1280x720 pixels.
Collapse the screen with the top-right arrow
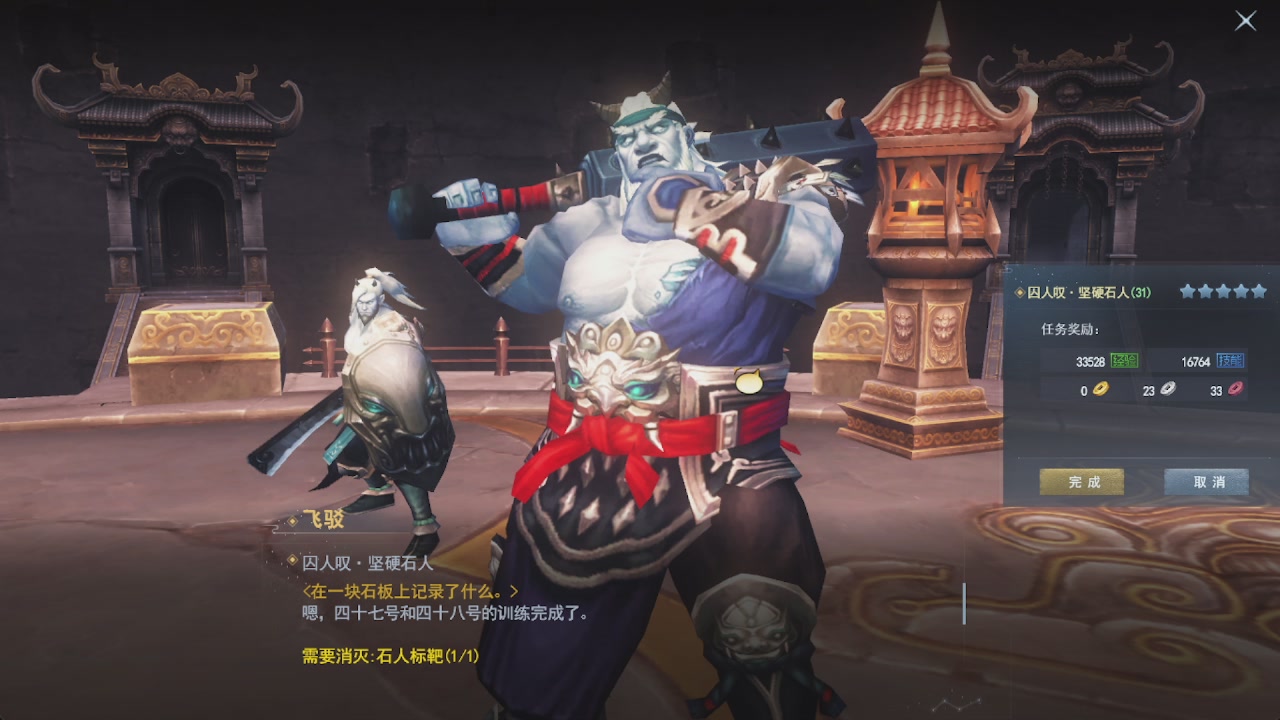(1246, 19)
